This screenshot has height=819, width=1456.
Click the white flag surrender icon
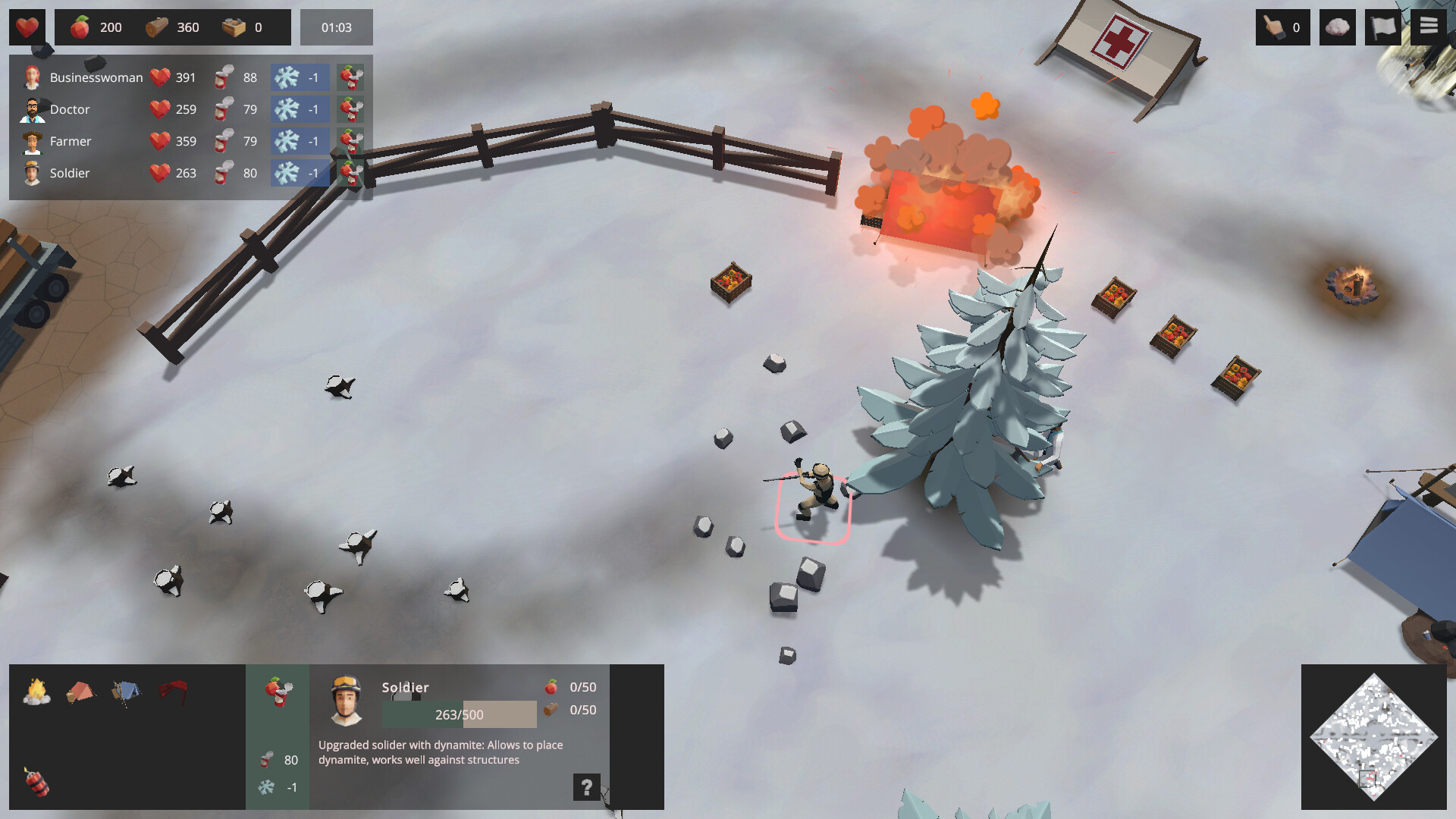1382,27
